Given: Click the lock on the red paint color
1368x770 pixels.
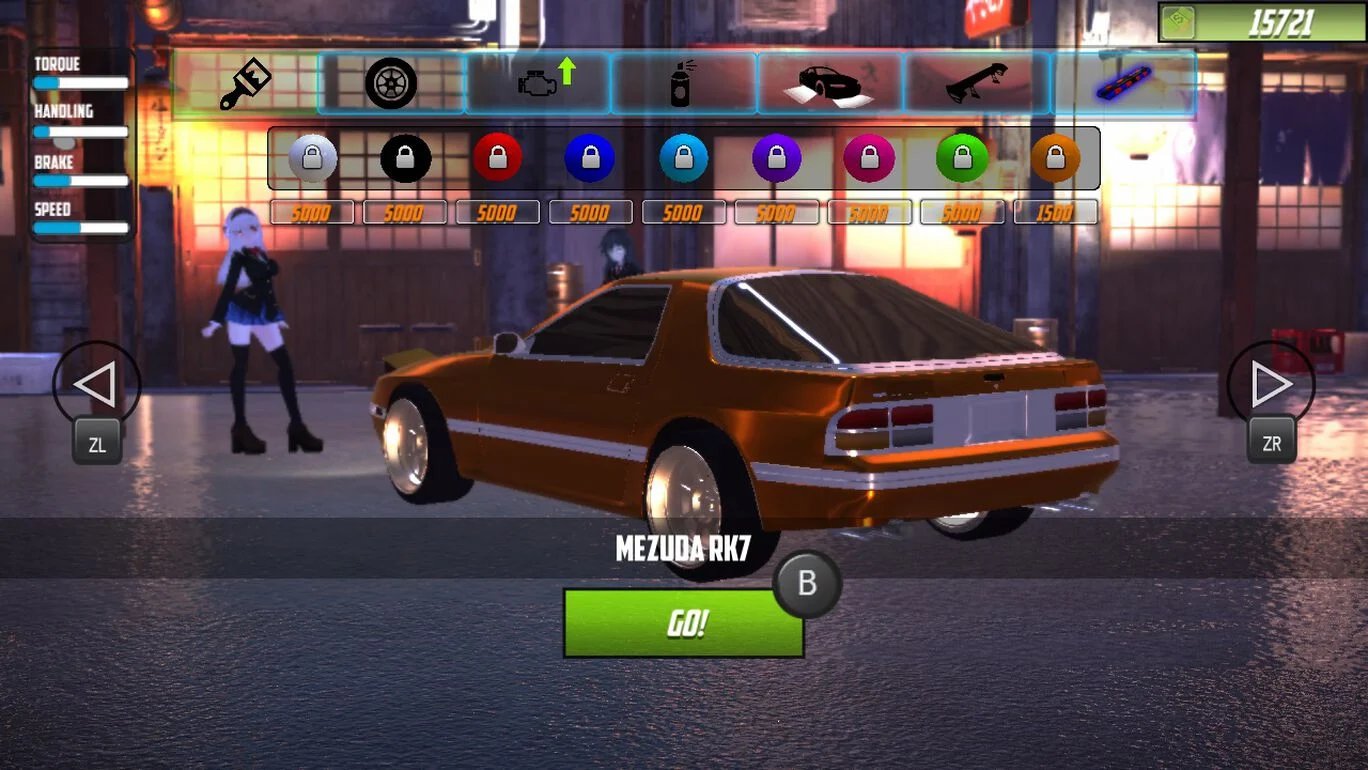Looking at the screenshot, I should coord(497,157).
